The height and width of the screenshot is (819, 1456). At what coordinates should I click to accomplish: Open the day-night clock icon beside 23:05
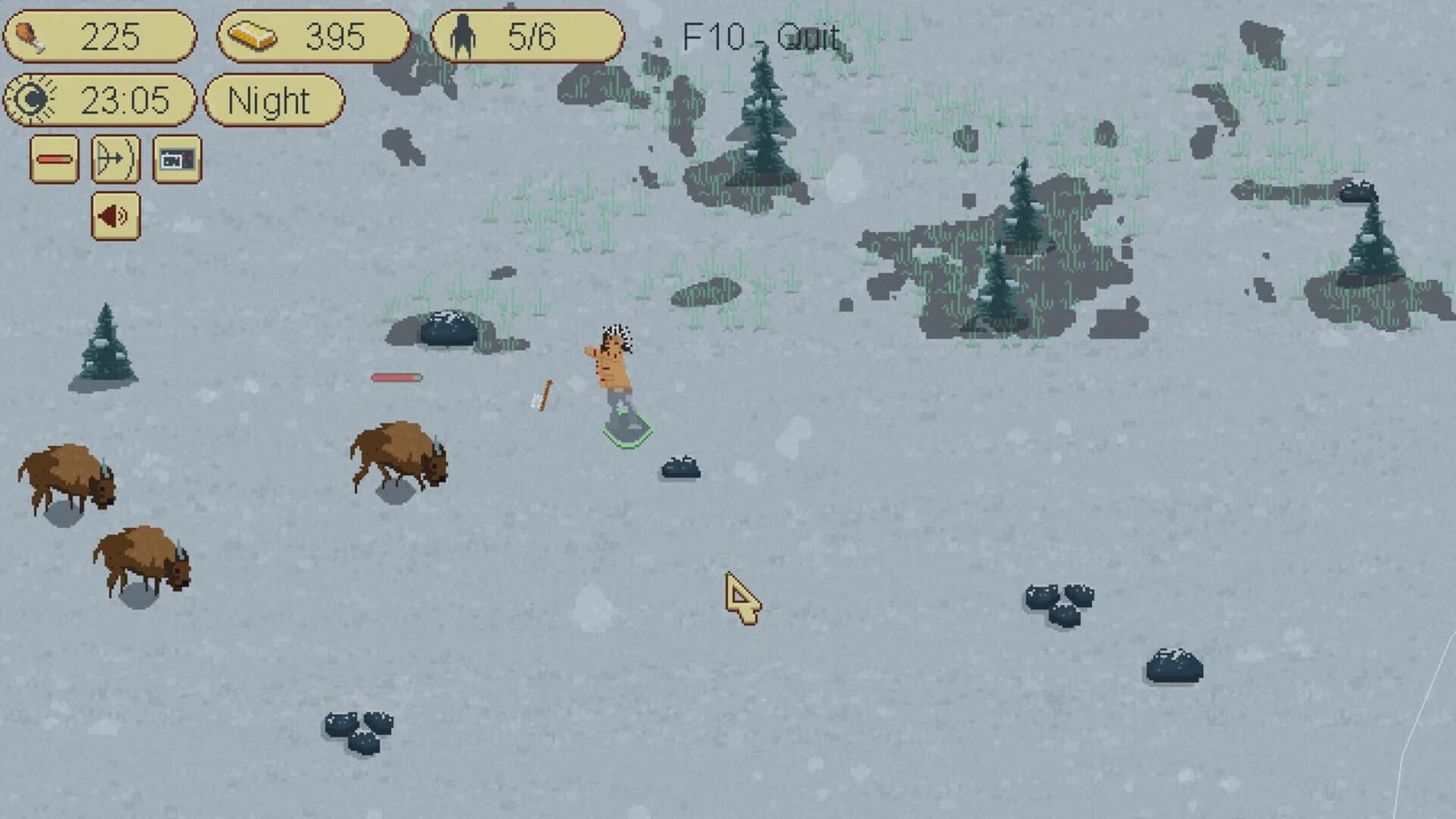[x=32, y=99]
